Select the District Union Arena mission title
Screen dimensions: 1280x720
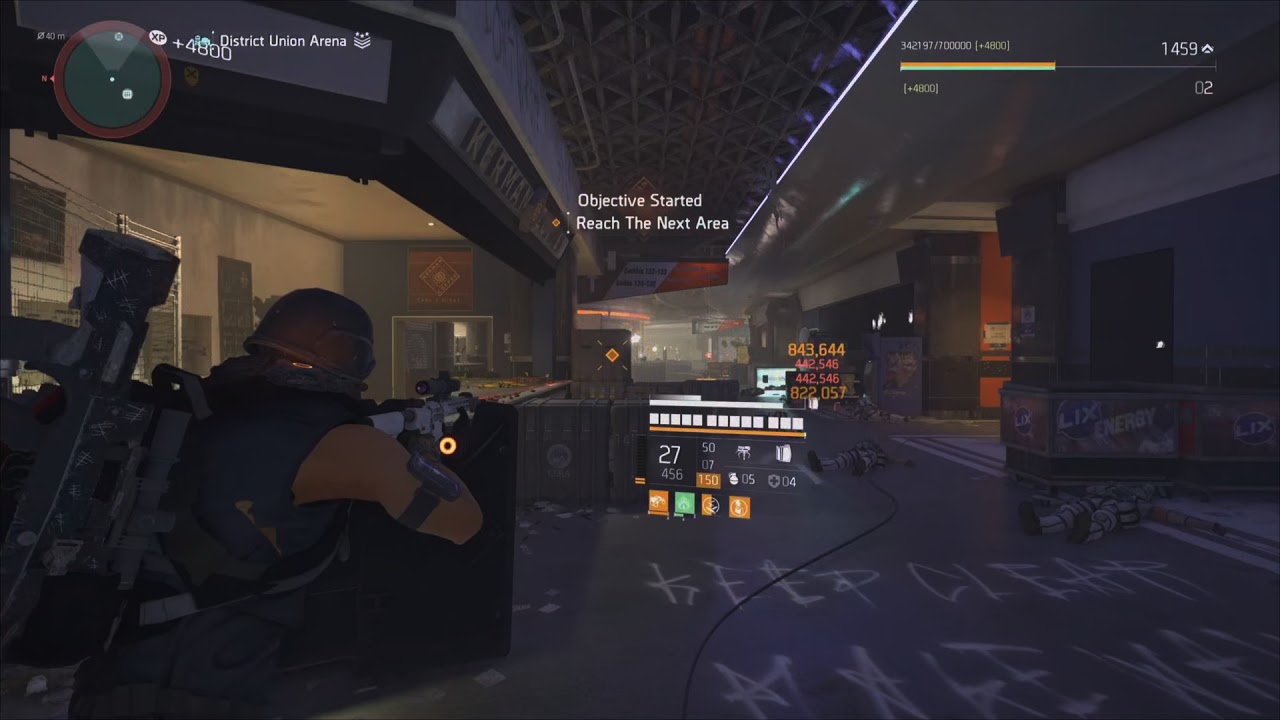(x=283, y=41)
